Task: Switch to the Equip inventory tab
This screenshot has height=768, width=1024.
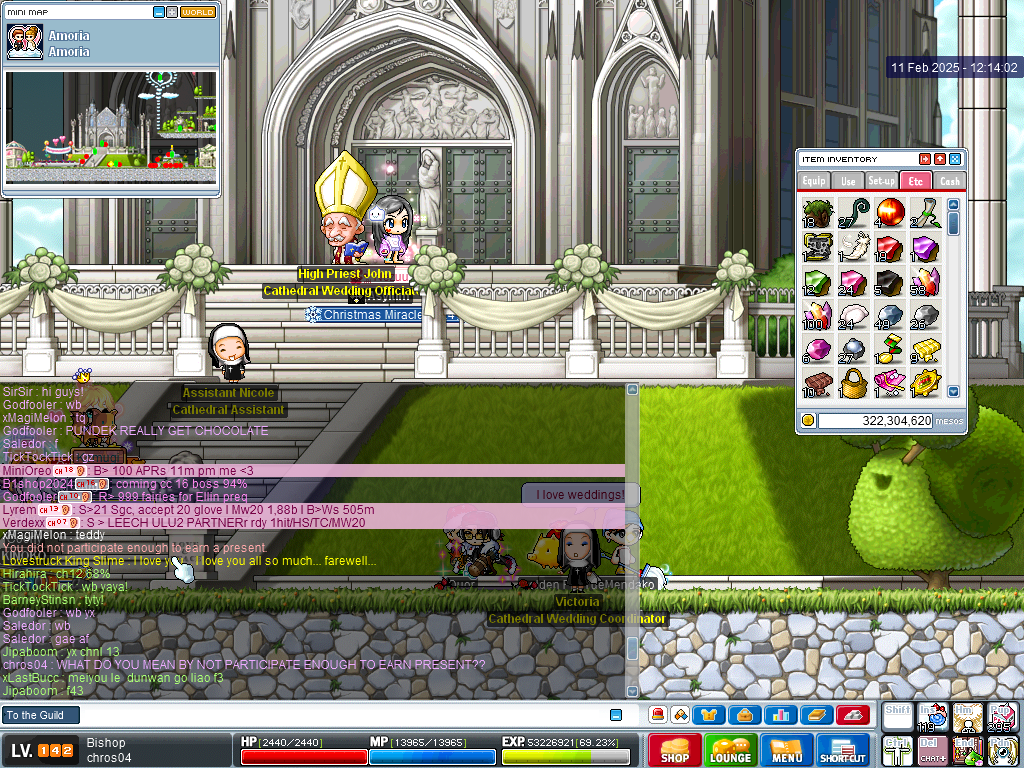Action: tap(814, 181)
